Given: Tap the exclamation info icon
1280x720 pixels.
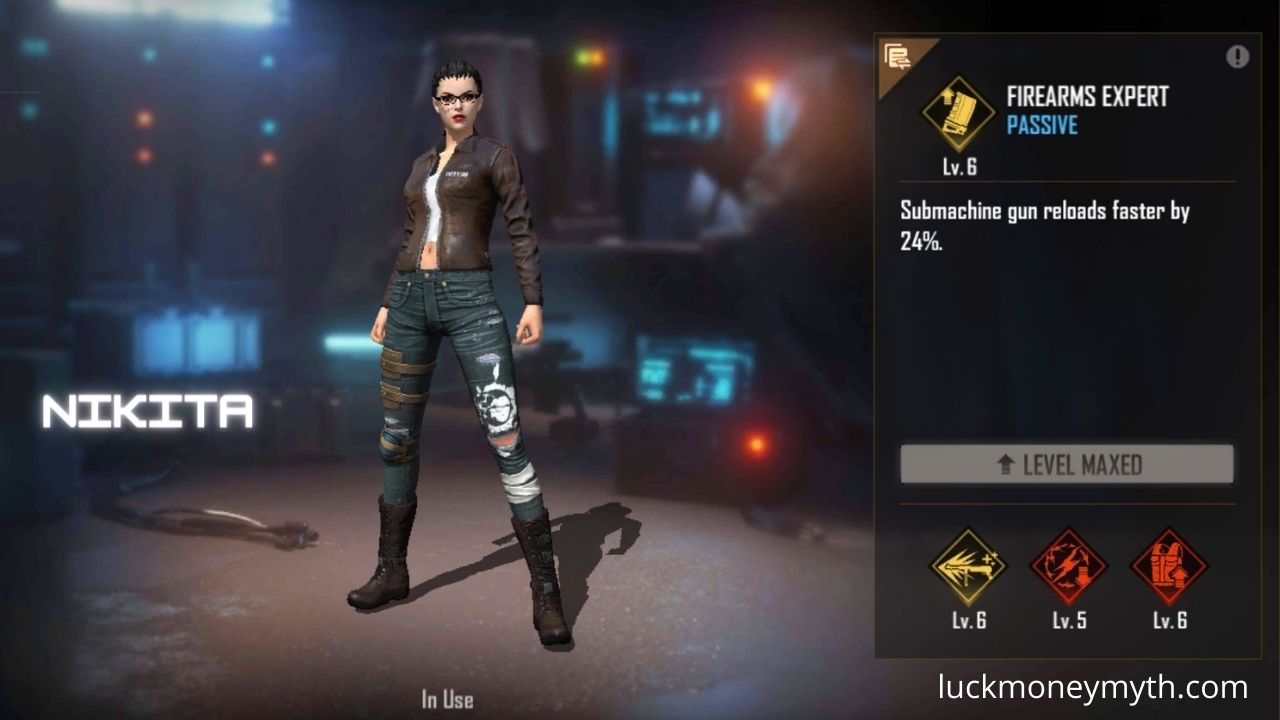Looking at the screenshot, I should click(x=1237, y=57).
